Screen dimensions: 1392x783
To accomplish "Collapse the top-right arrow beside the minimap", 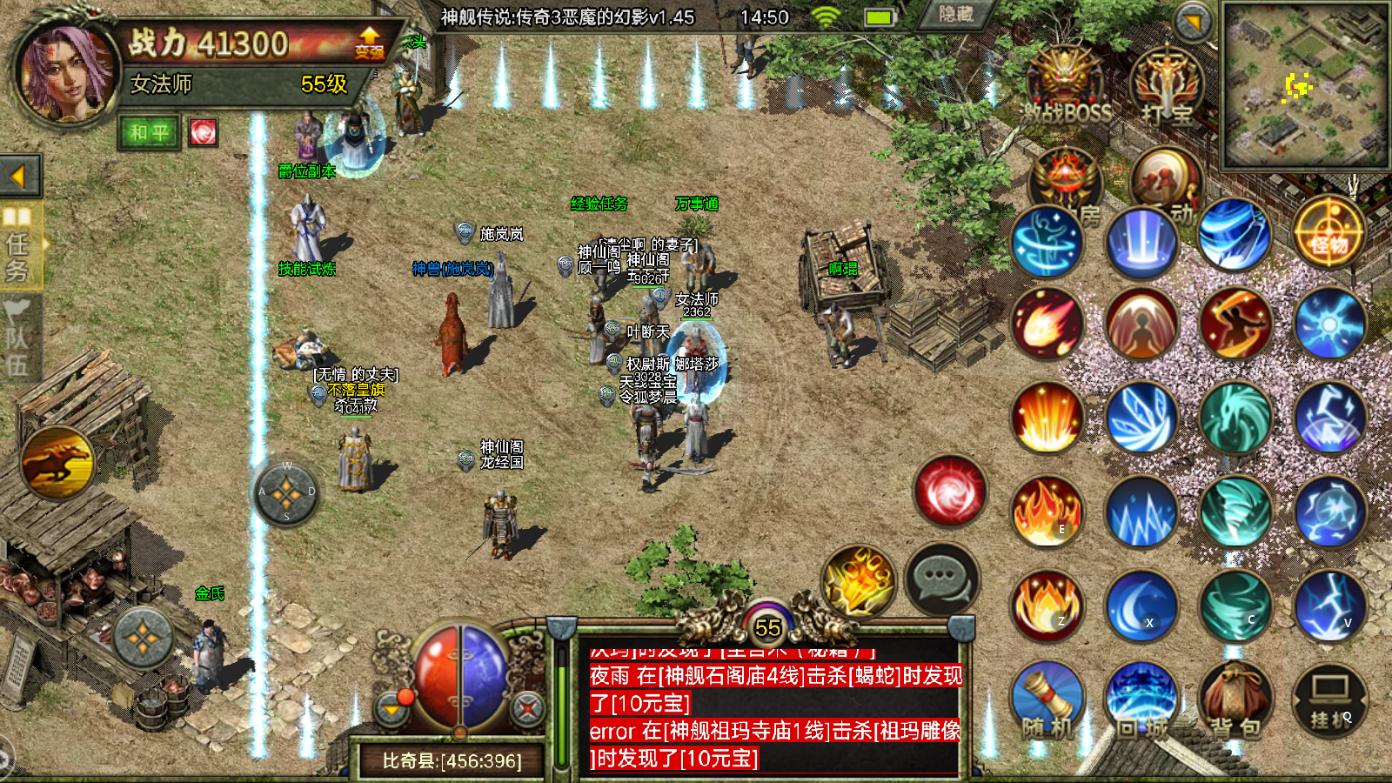I will 1192,21.
